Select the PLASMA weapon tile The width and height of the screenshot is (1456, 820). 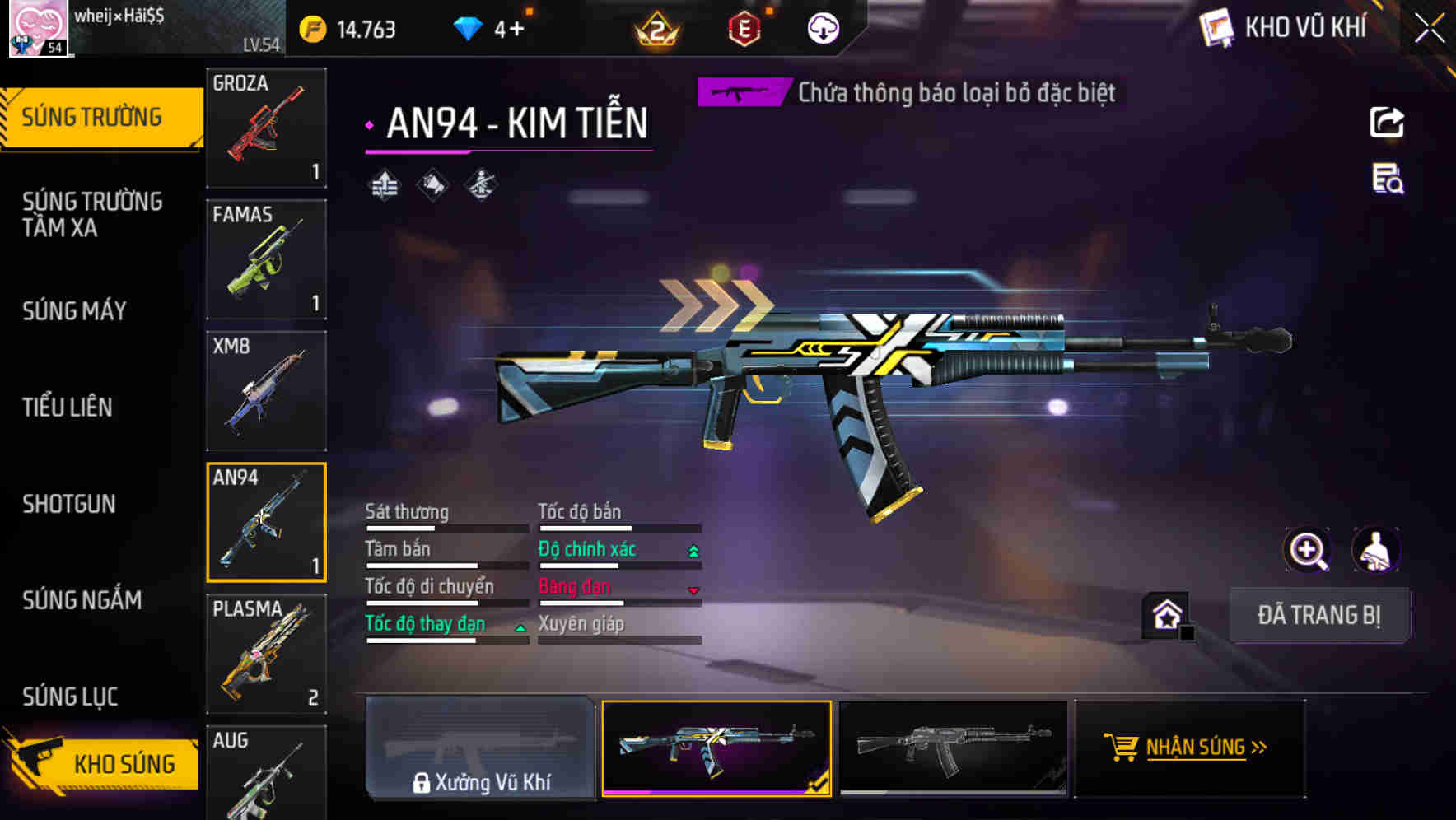[266, 654]
